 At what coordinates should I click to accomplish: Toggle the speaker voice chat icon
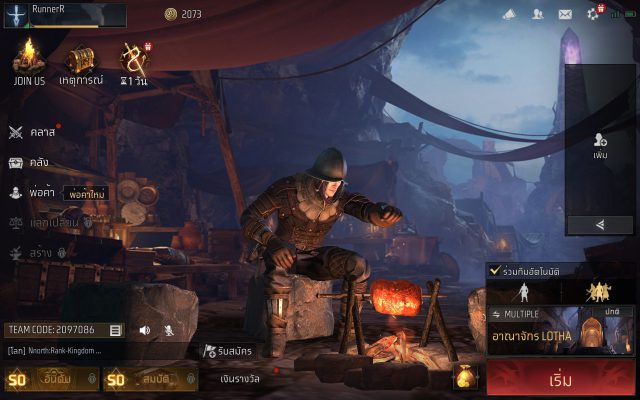tap(144, 330)
